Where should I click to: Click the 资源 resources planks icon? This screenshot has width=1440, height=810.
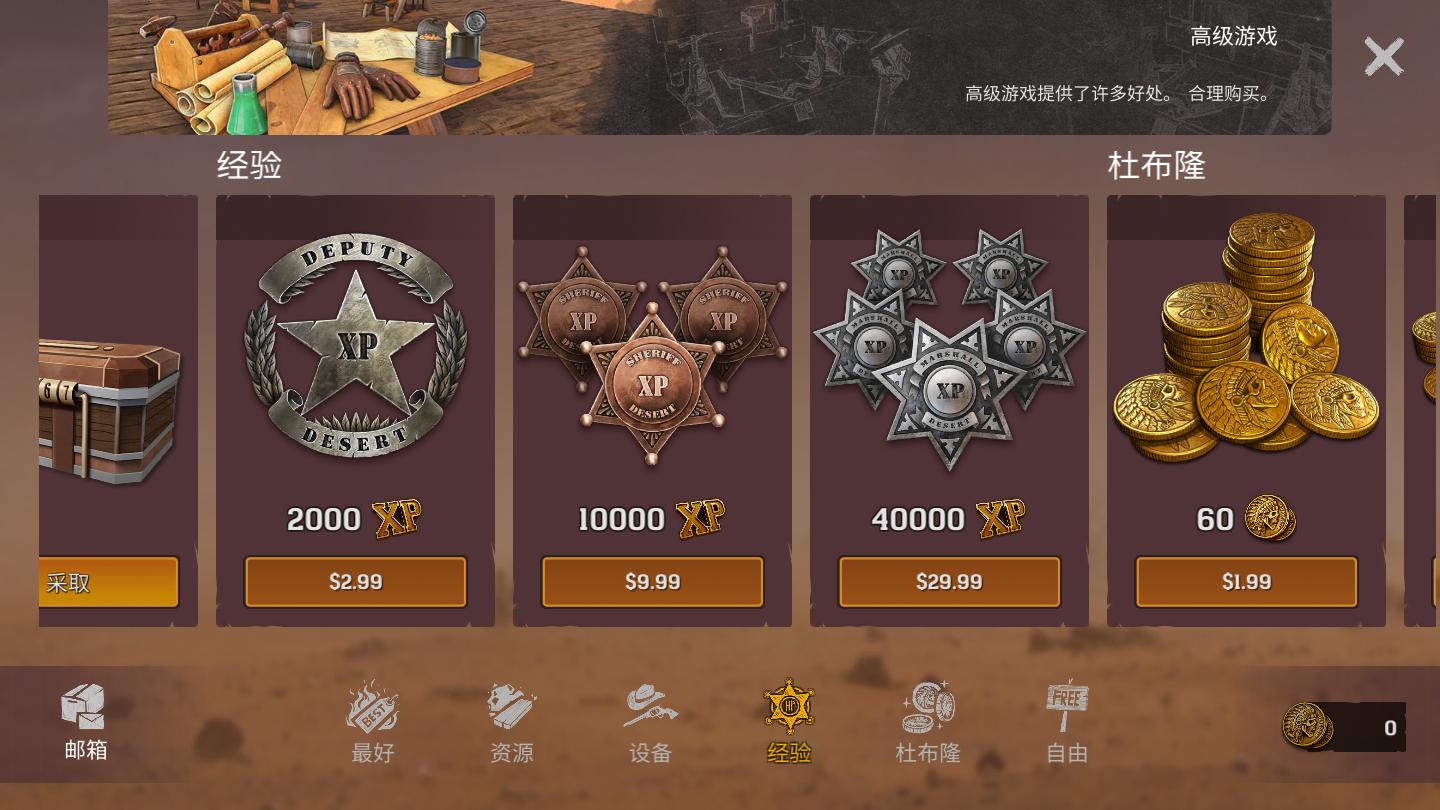pyautogui.click(x=512, y=707)
